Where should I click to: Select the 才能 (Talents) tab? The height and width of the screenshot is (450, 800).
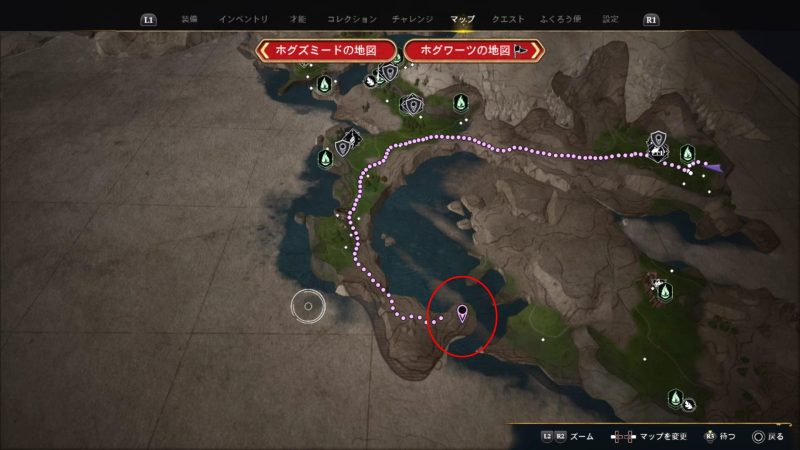(x=298, y=19)
